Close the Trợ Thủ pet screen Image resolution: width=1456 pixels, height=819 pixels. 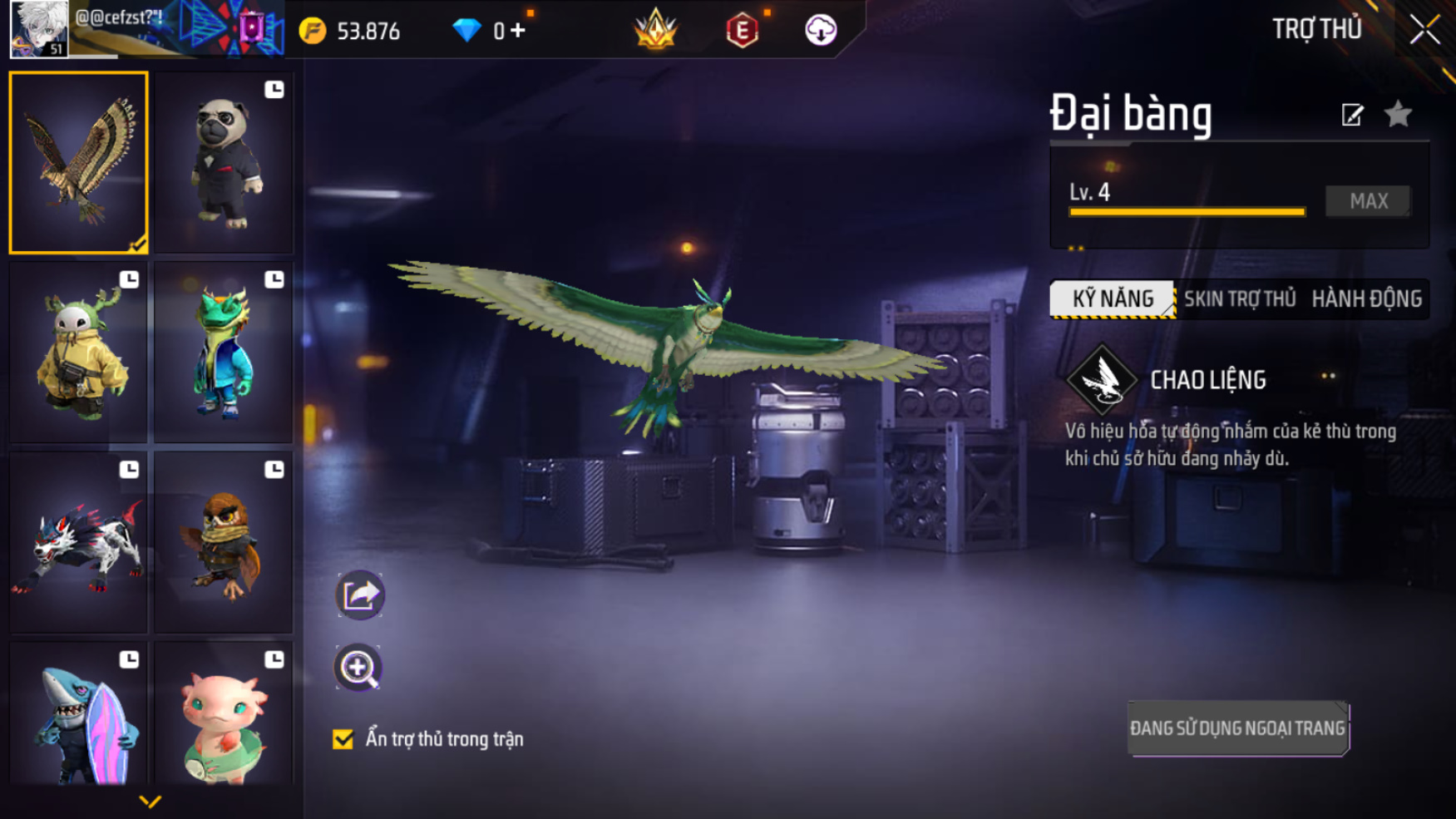1424,30
